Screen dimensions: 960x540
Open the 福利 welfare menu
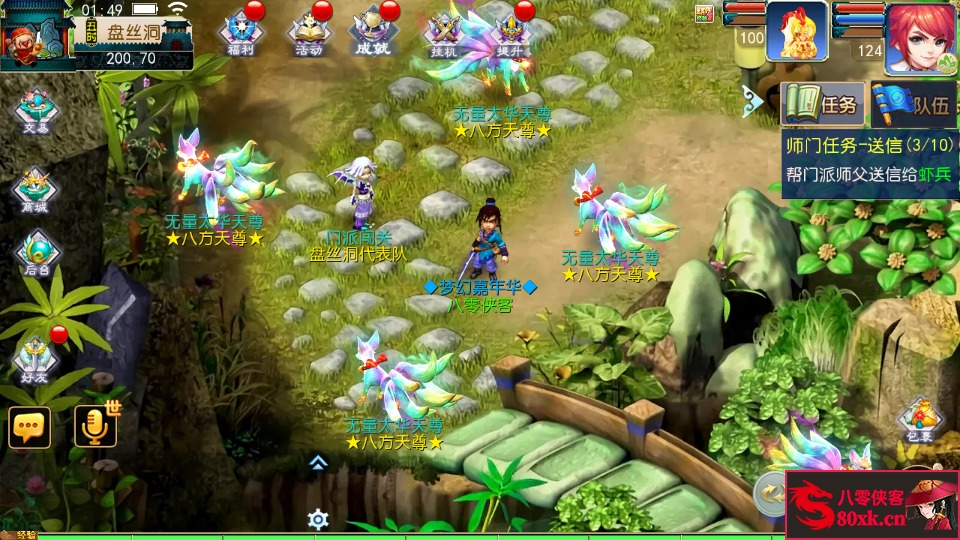coord(240,32)
